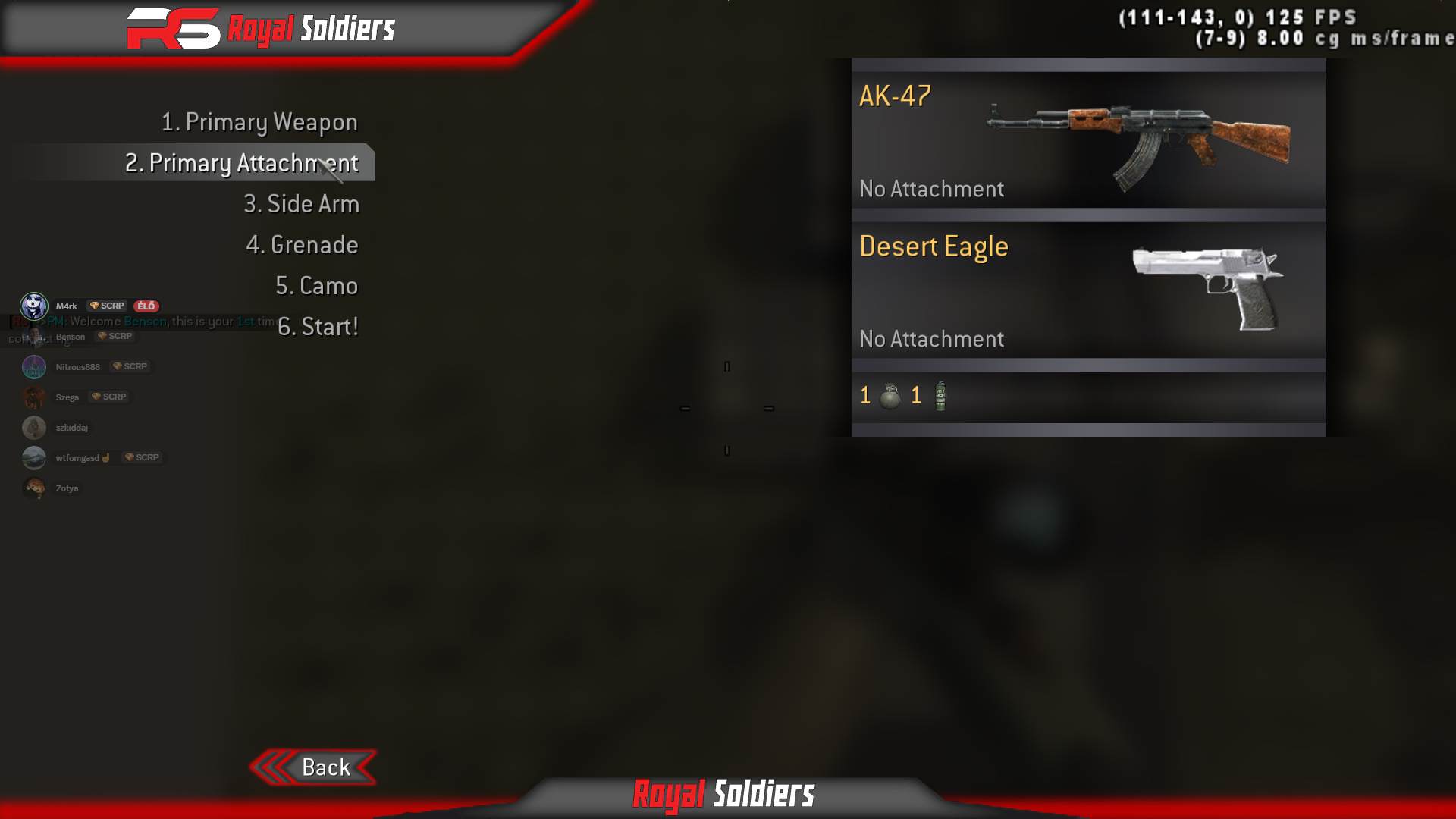Select the smoke grenade icon
The image size is (1456, 819).
pyautogui.click(x=940, y=395)
